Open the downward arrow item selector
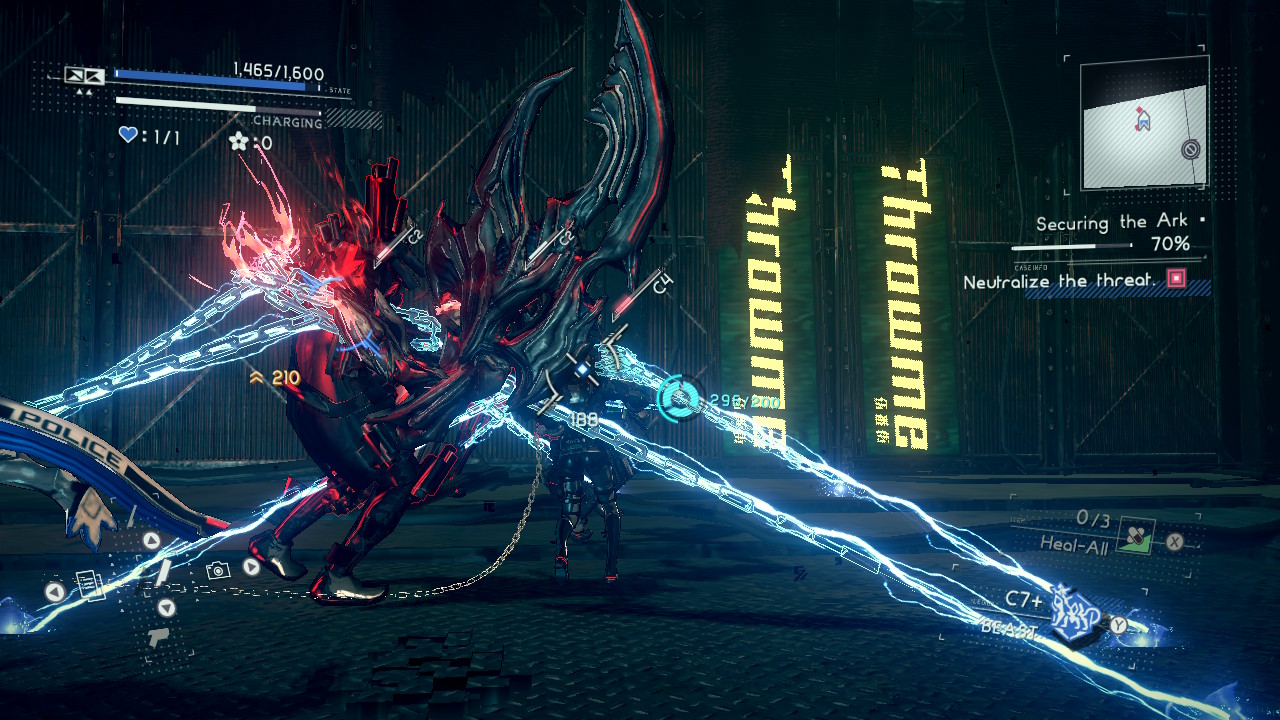This screenshot has width=1280, height=720. pos(166,608)
